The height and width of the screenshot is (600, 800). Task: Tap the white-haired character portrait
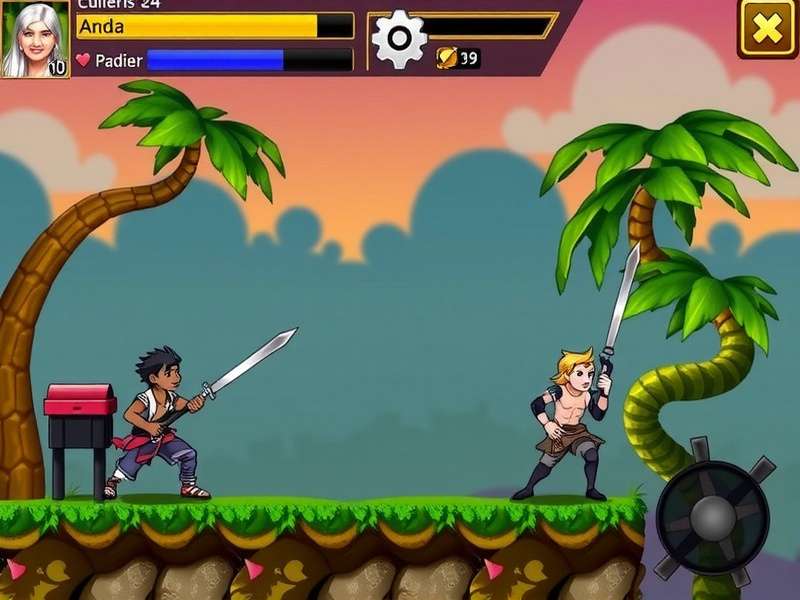tap(35, 39)
